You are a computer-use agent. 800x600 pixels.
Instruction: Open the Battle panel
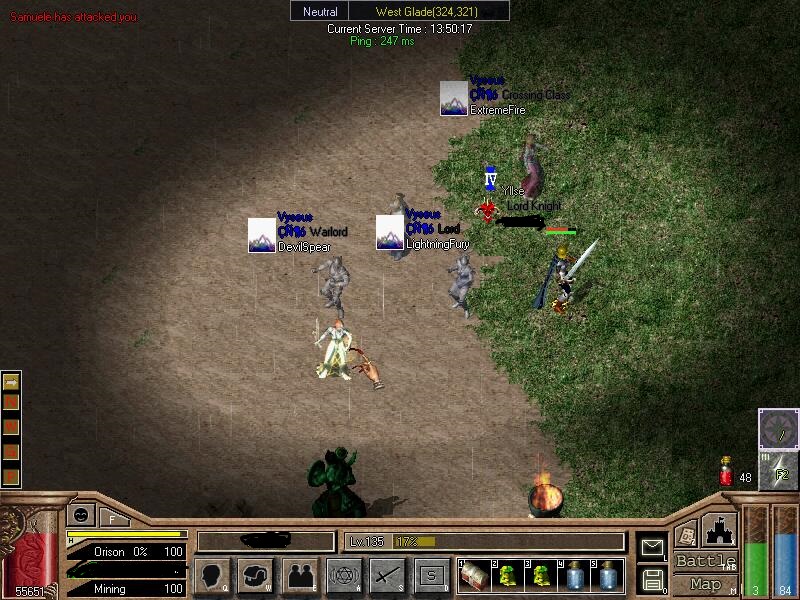point(705,561)
